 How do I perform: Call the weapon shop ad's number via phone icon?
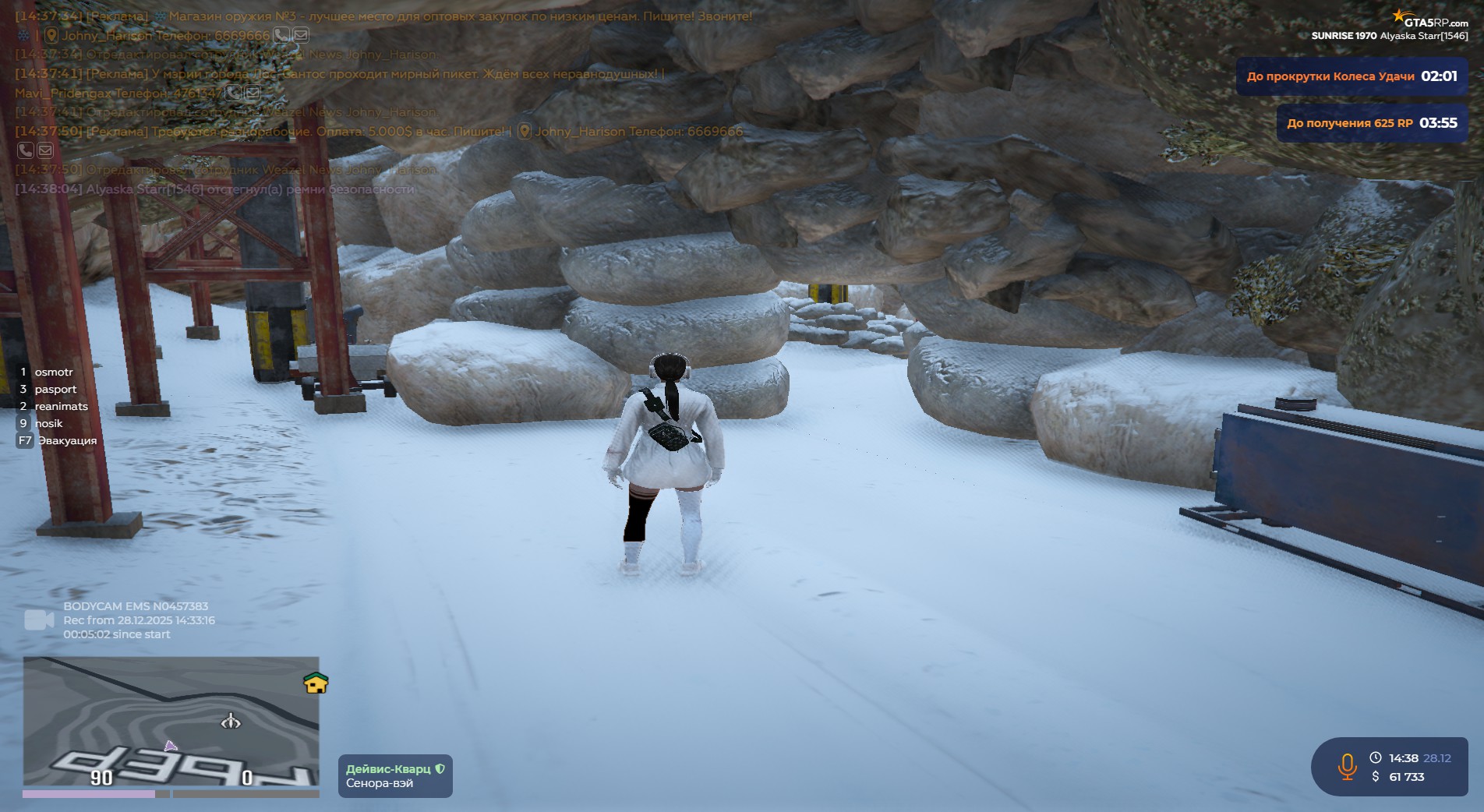pyautogui.click(x=281, y=35)
